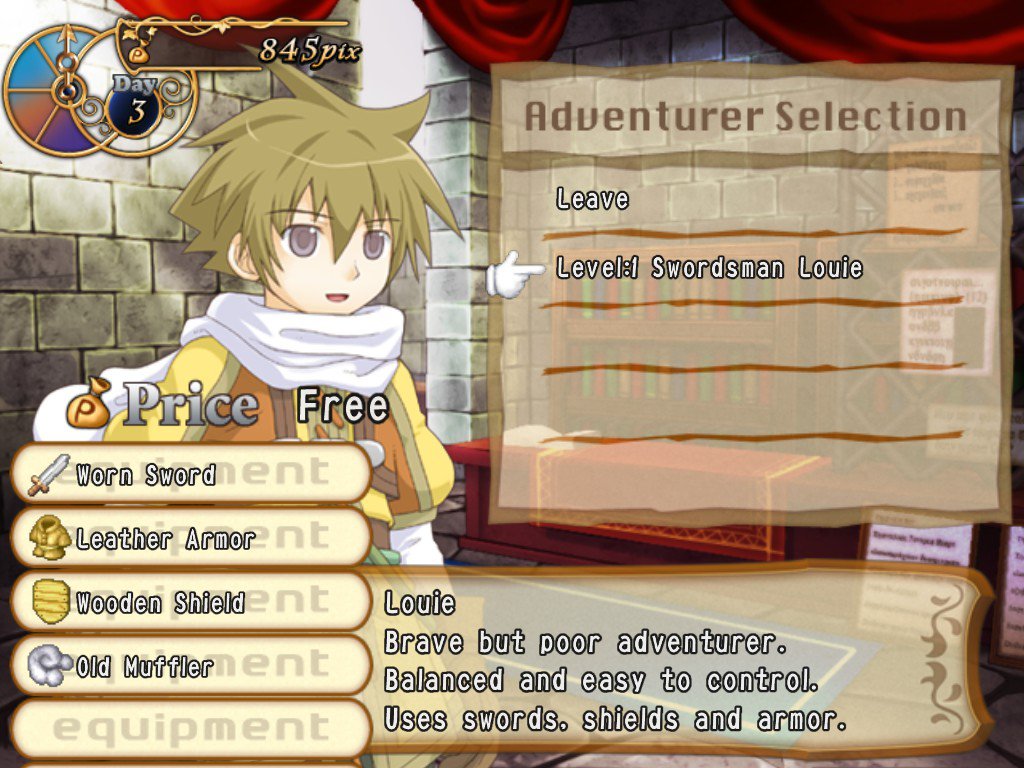1024x768 pixels.
Task: Select the Worn Sword equipment slot
Action: (190, 474)
